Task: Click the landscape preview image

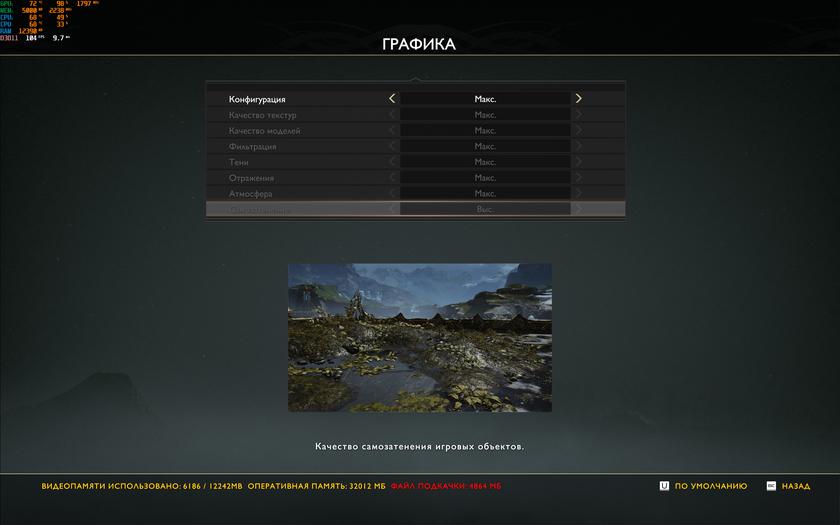Action: click(x=420, y=337)
